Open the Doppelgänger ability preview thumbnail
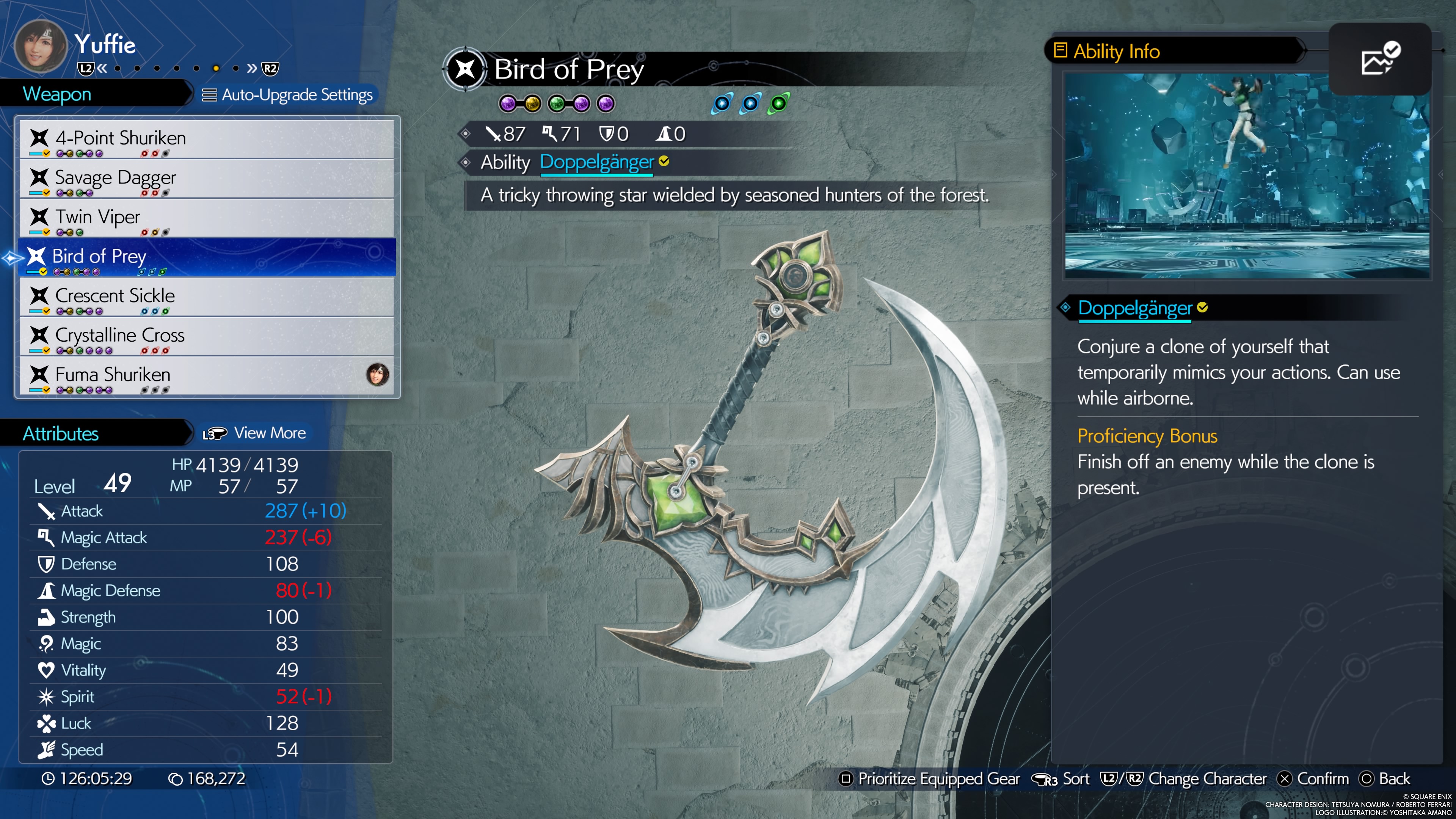This screenshot has height=819, width=1456. click(1246, 176)
